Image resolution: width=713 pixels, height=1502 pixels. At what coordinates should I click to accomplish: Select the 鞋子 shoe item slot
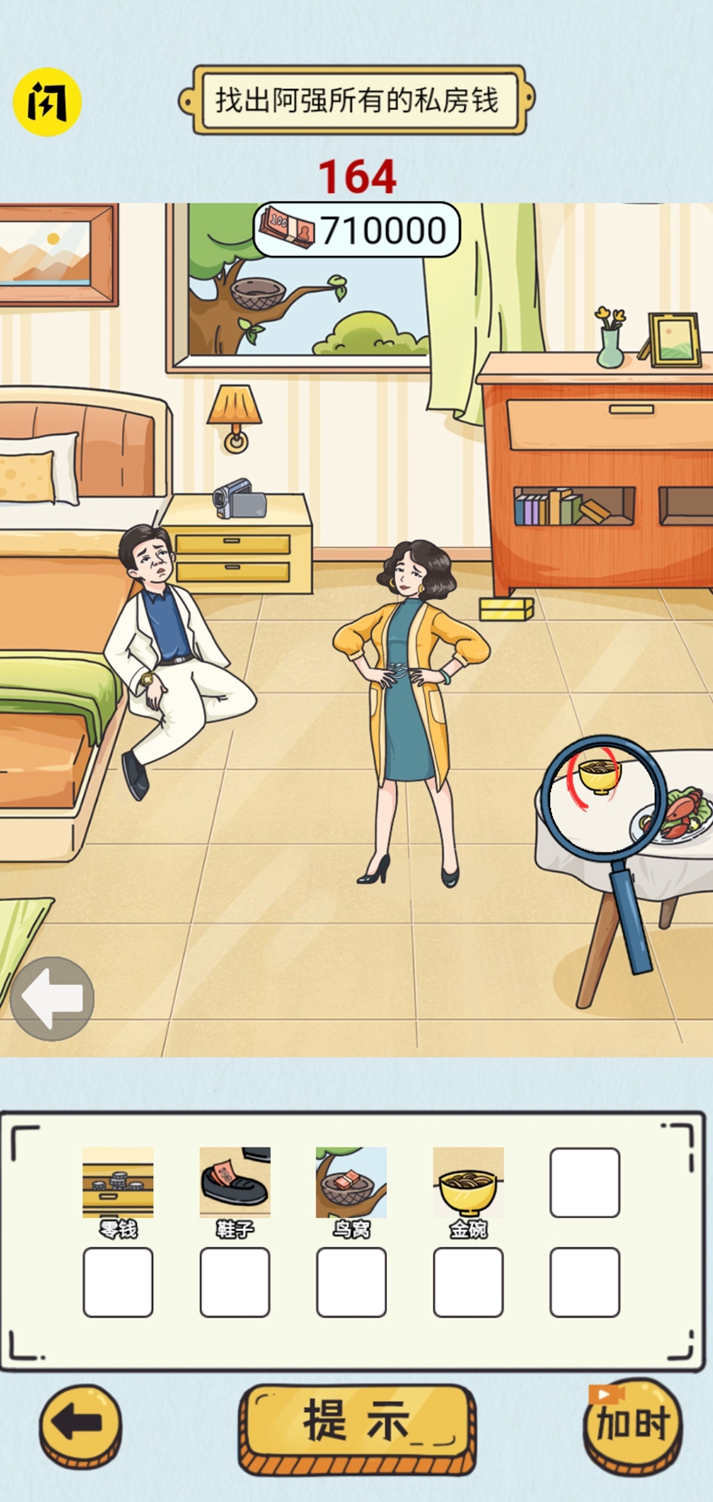(235, 1183)
